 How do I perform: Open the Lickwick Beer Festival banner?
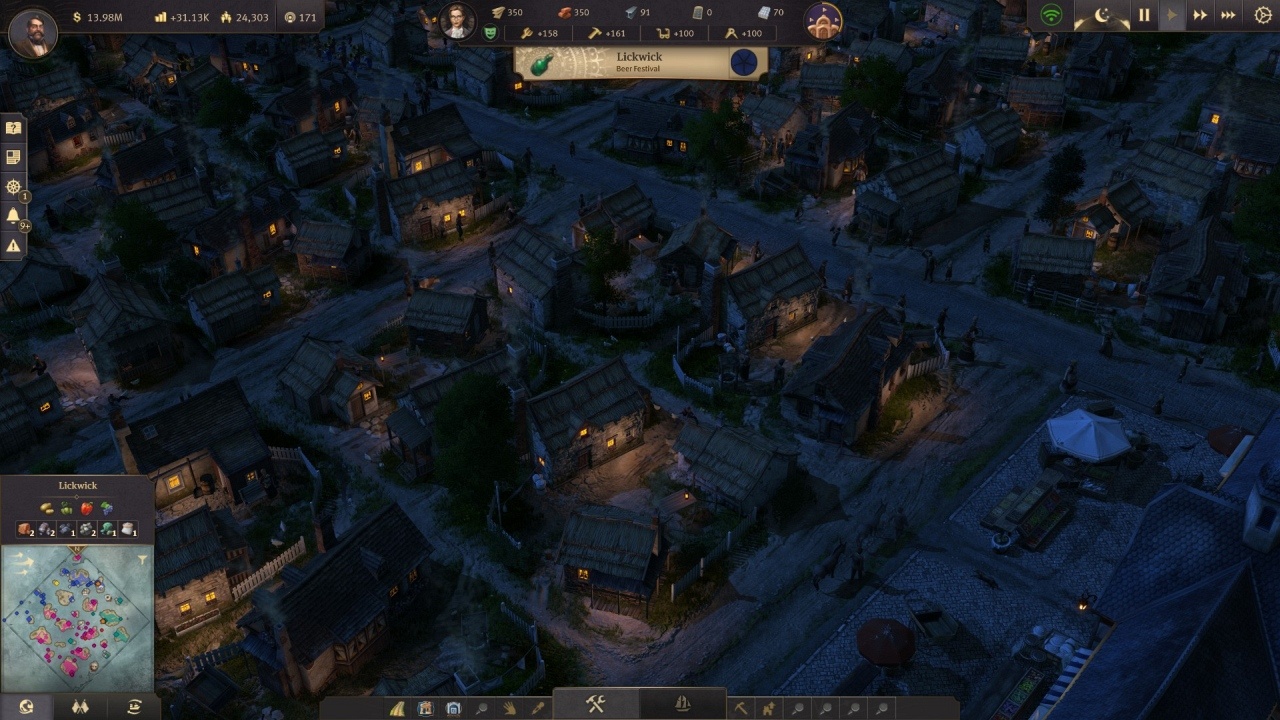[x=641, y=63]
